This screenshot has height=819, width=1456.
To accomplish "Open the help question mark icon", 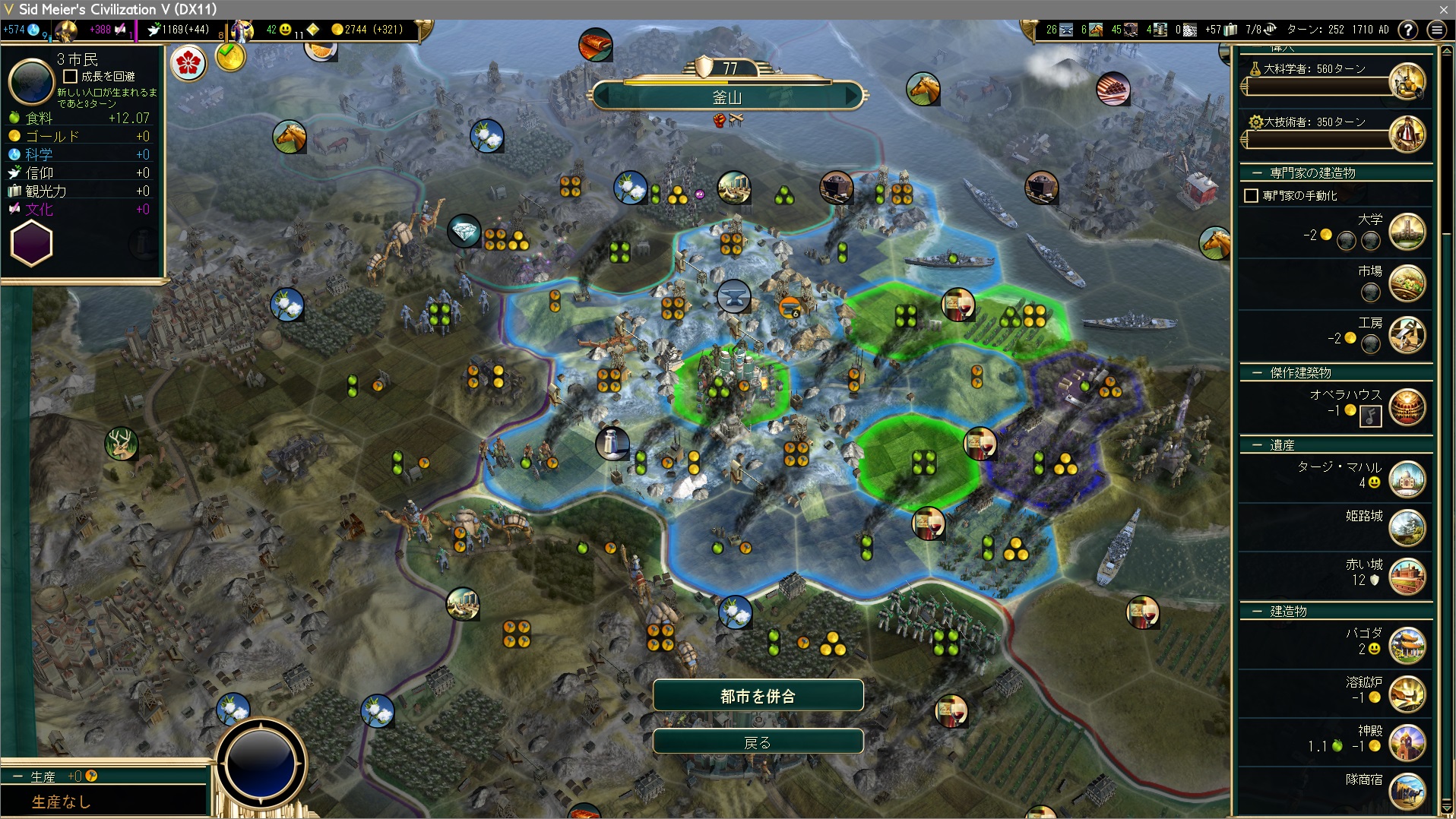I will click(1408, 30).
